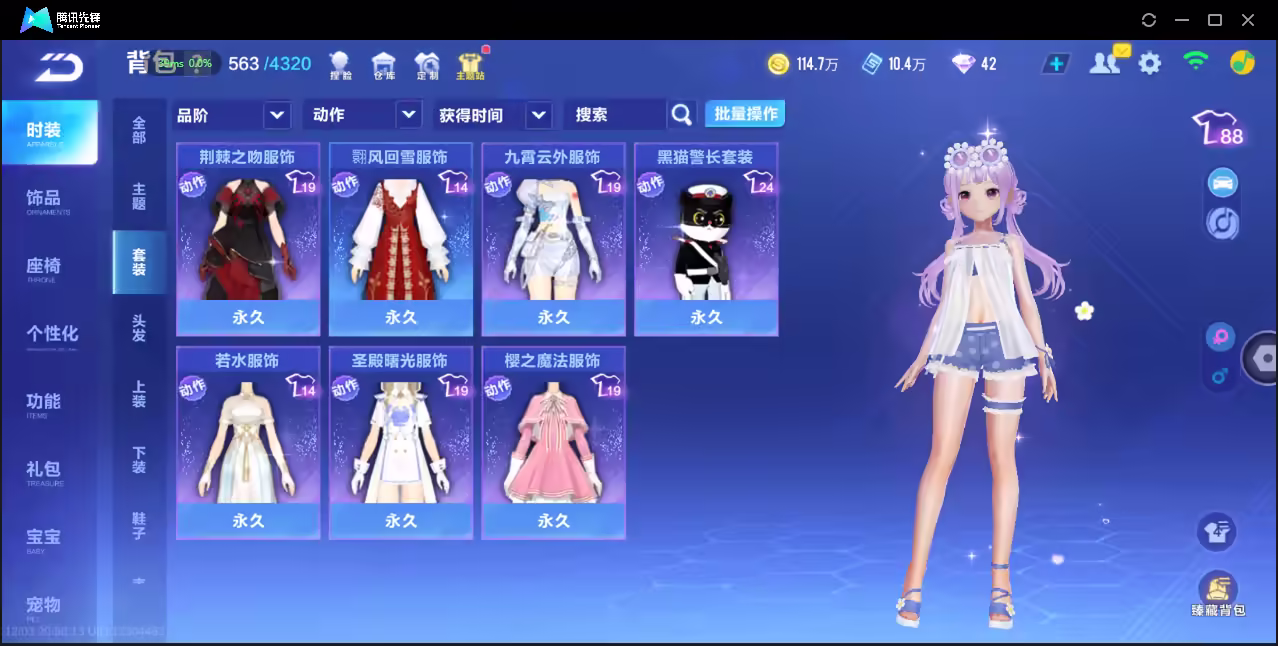Show the 全部 sub-category
Screen dimensions: 1278x646
139,130
